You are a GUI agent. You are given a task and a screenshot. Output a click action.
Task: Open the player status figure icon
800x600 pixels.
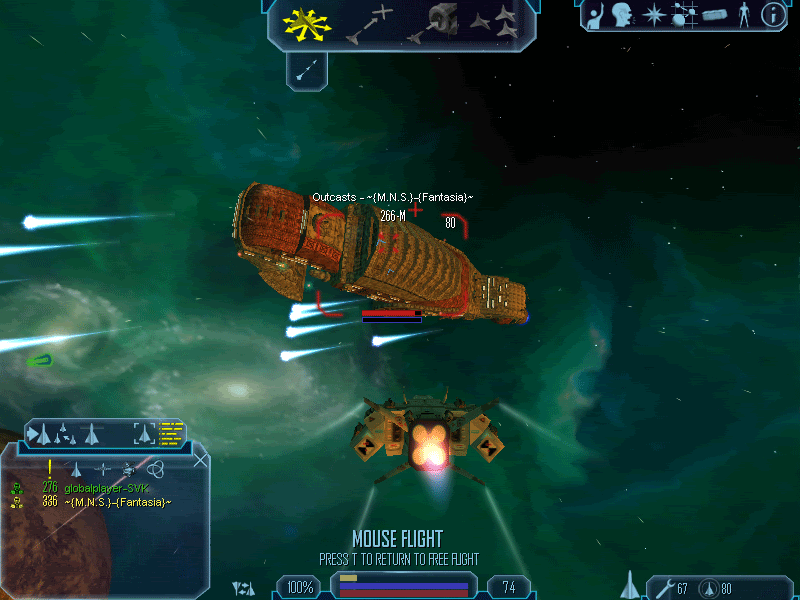tap(743, 15)
